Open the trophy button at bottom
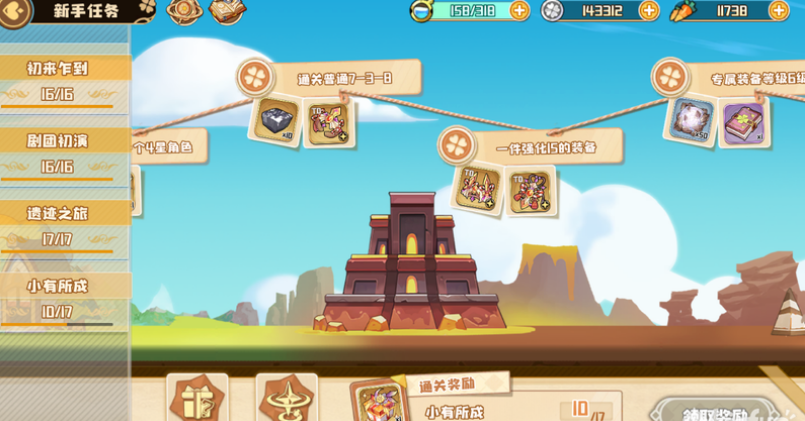Image resolution: width=805 pixels, height=421 pixels. (x=286, y=400)
